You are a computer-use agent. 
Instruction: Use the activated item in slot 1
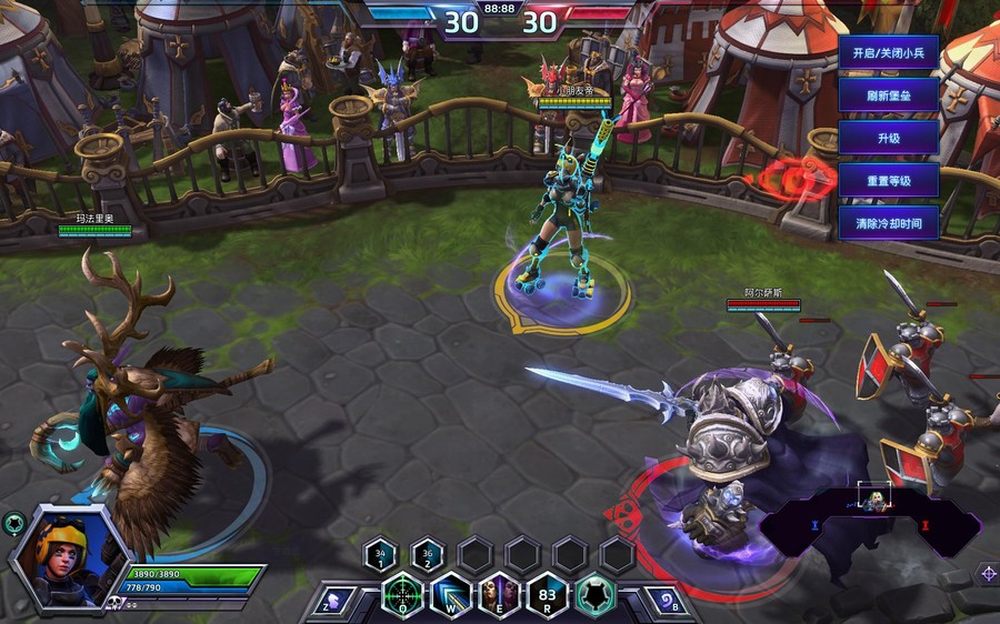point(381,554)
